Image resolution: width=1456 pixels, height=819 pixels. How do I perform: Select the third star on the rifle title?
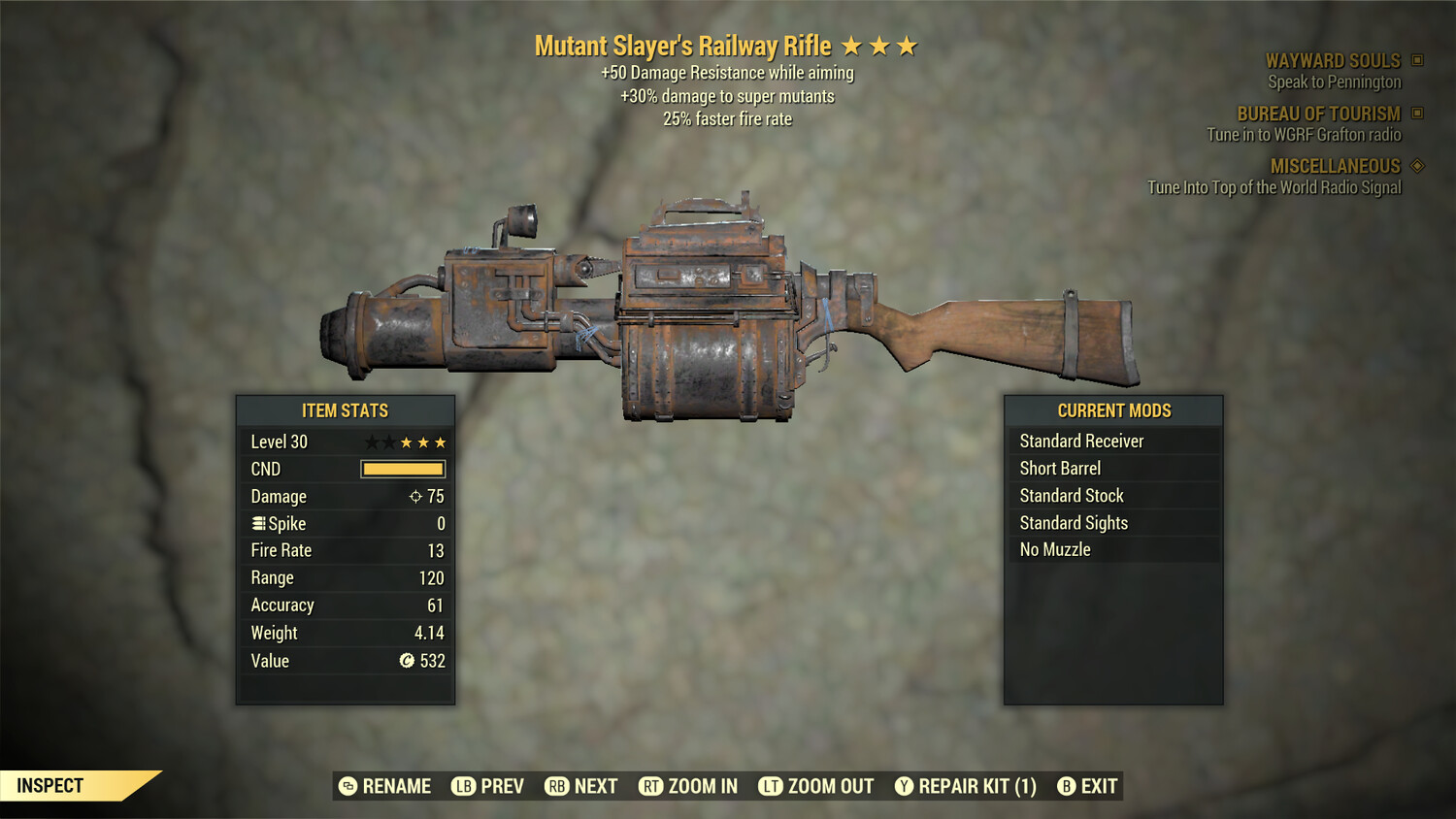[908, 45]
